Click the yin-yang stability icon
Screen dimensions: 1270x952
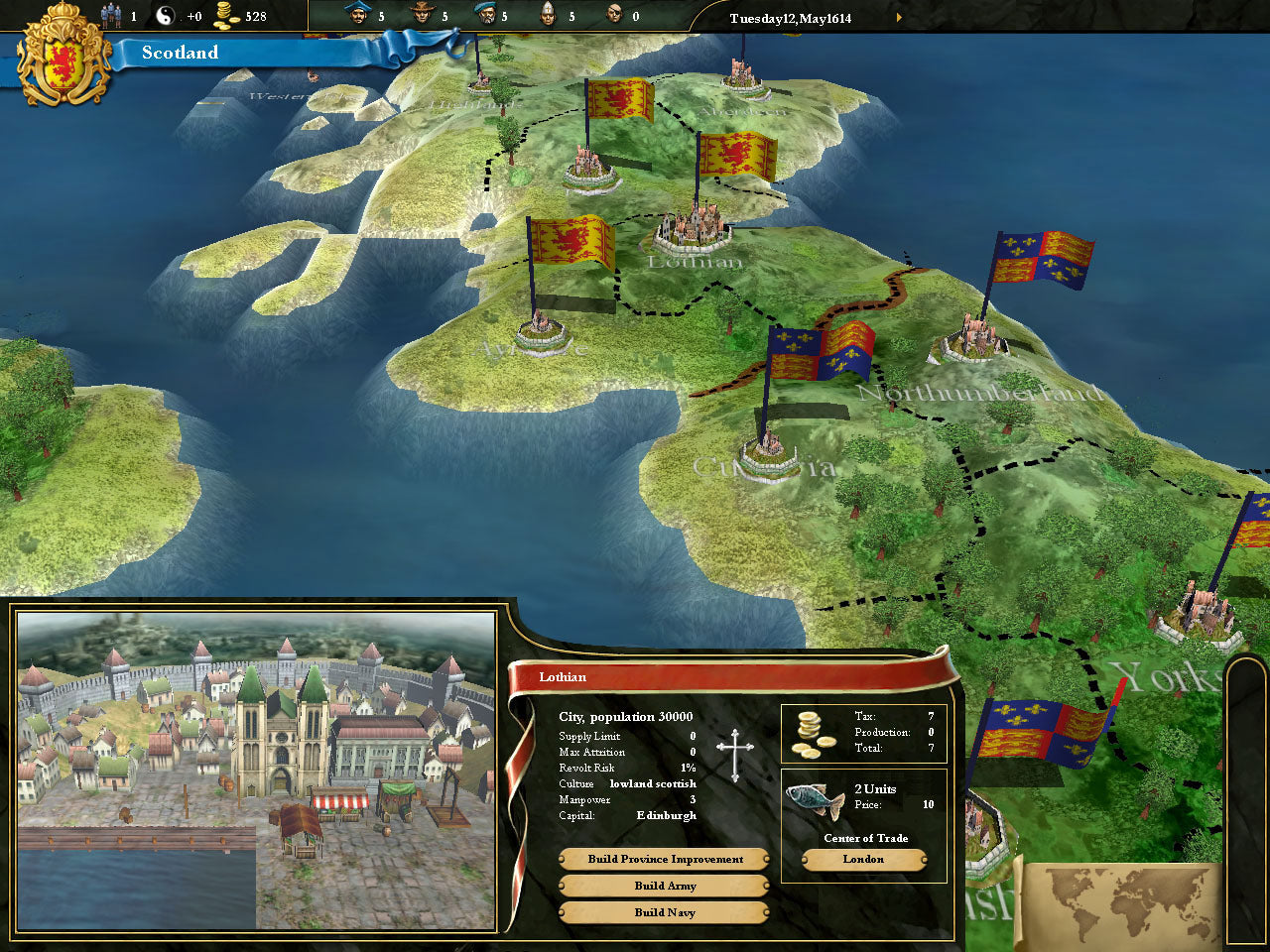[x=166, y=16]
